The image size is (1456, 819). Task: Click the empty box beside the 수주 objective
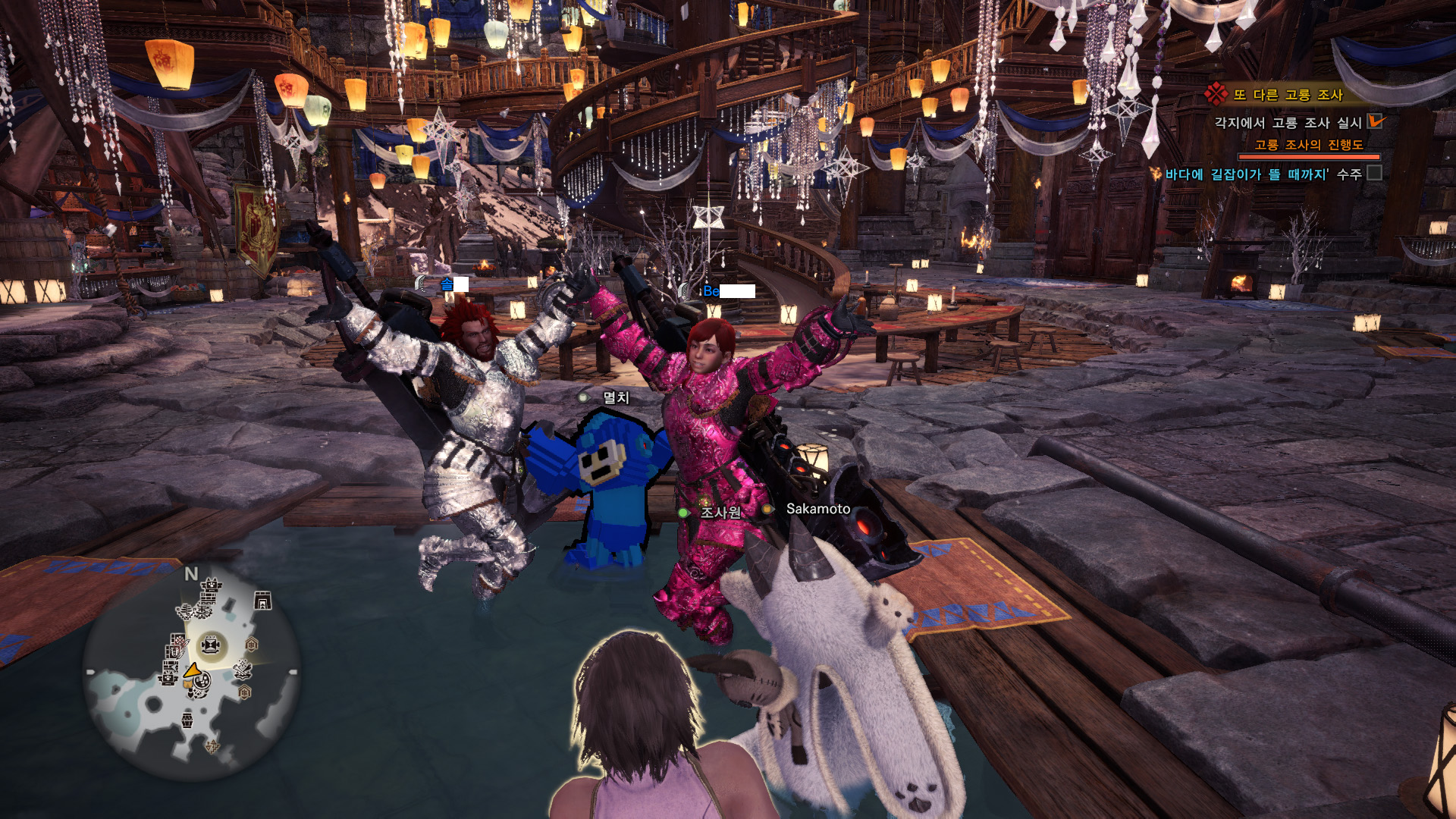1374,174
